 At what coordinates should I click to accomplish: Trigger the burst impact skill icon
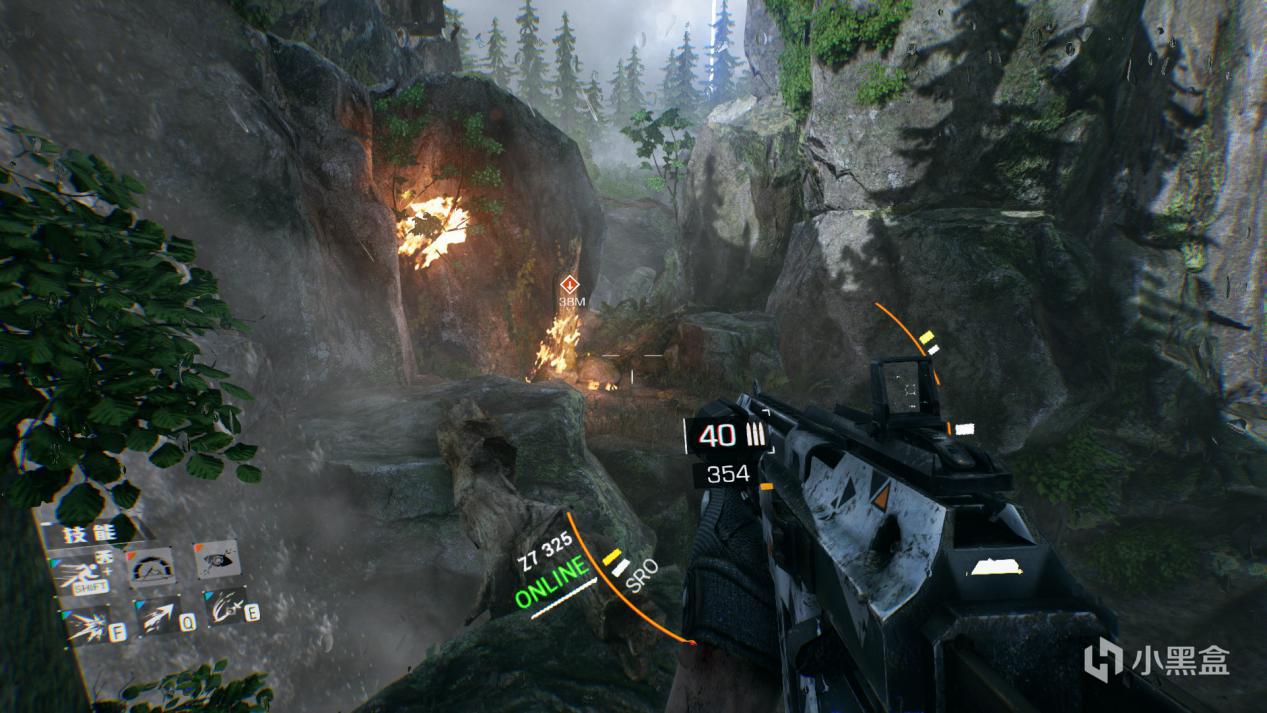[90, 626]
